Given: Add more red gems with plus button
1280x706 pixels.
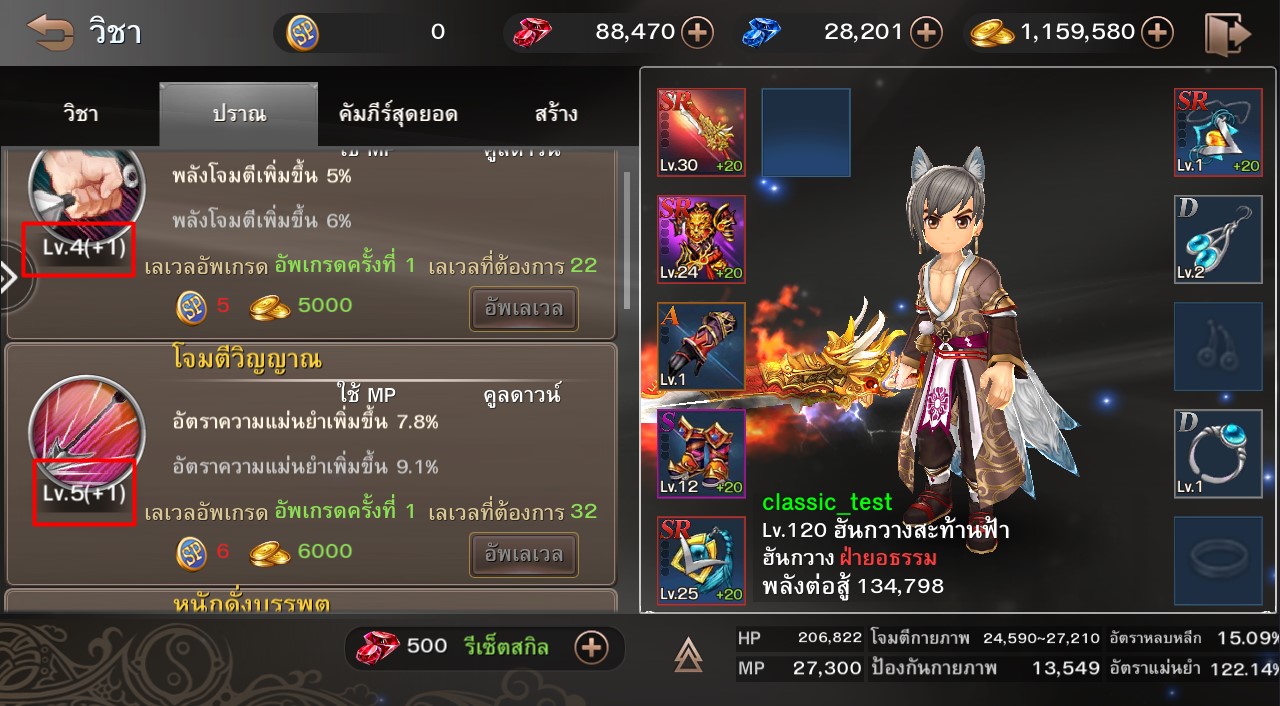Looking at the screenshot, I should pyautogui.click(x=697, y=33).
